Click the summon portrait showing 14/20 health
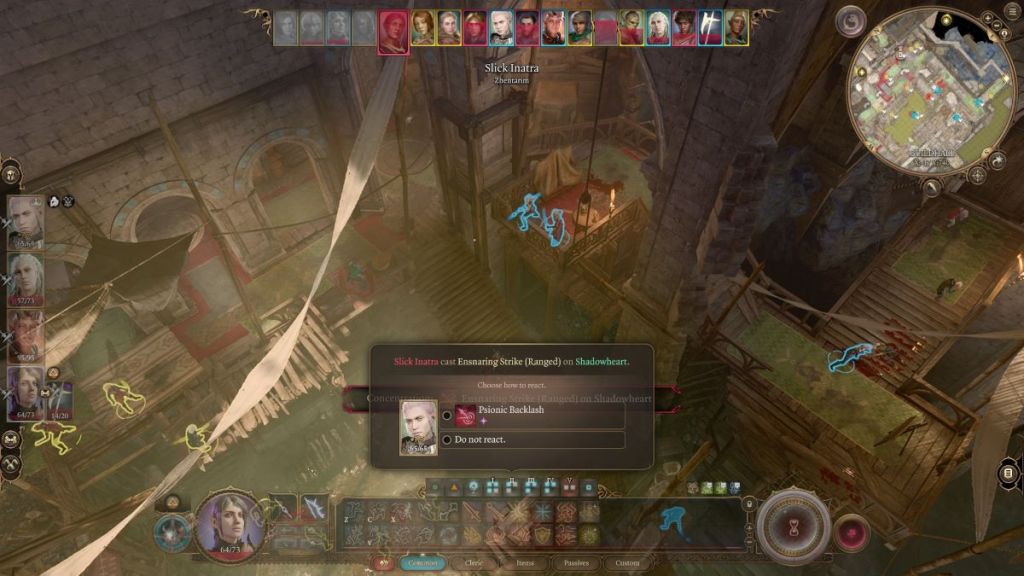 coord(58,398)
